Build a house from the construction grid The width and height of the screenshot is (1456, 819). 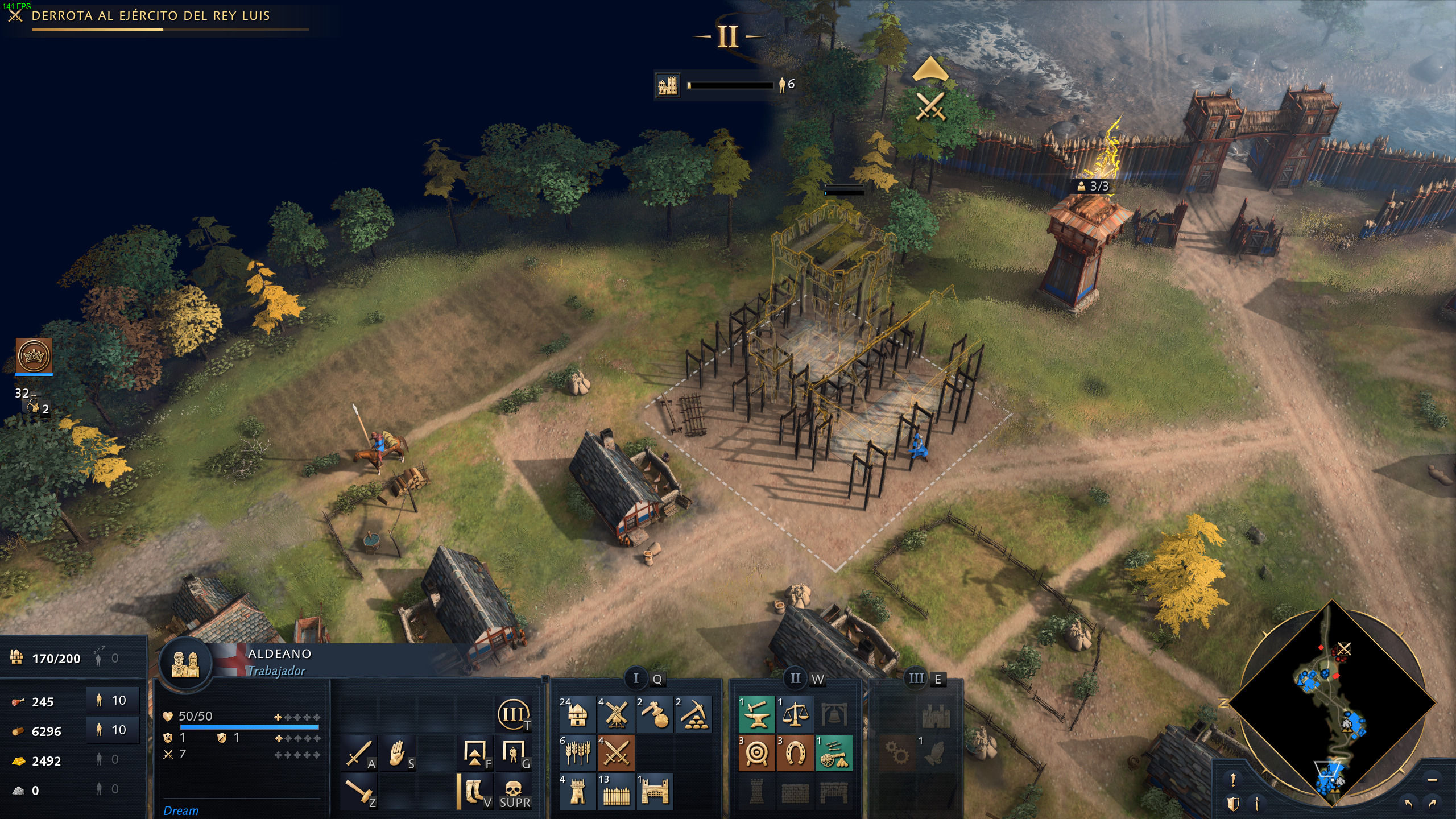pos(577,714)
